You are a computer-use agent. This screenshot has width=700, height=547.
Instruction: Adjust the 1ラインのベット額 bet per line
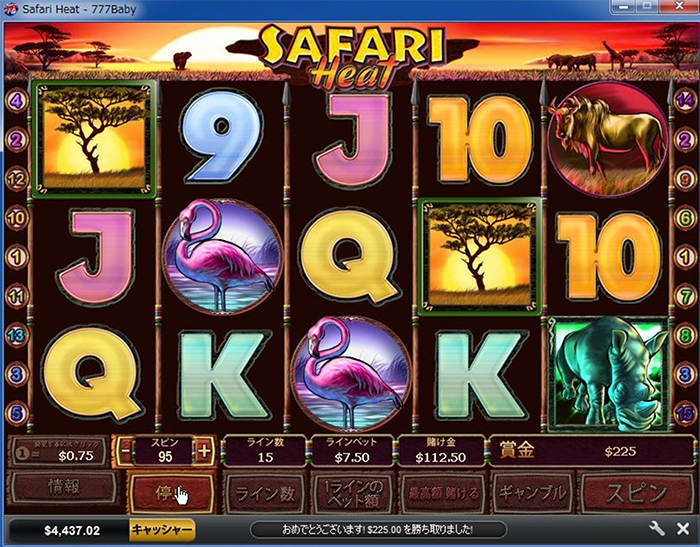353,491
